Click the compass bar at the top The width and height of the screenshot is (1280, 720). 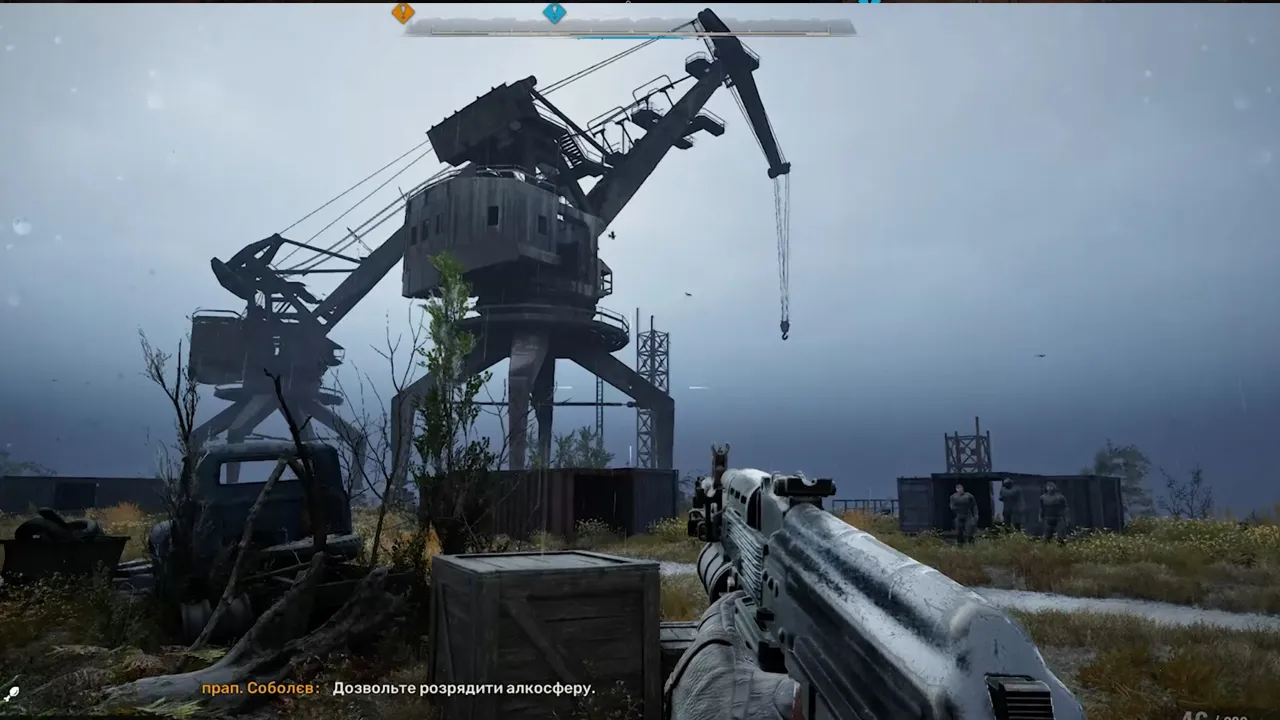[x=630, y=28]
